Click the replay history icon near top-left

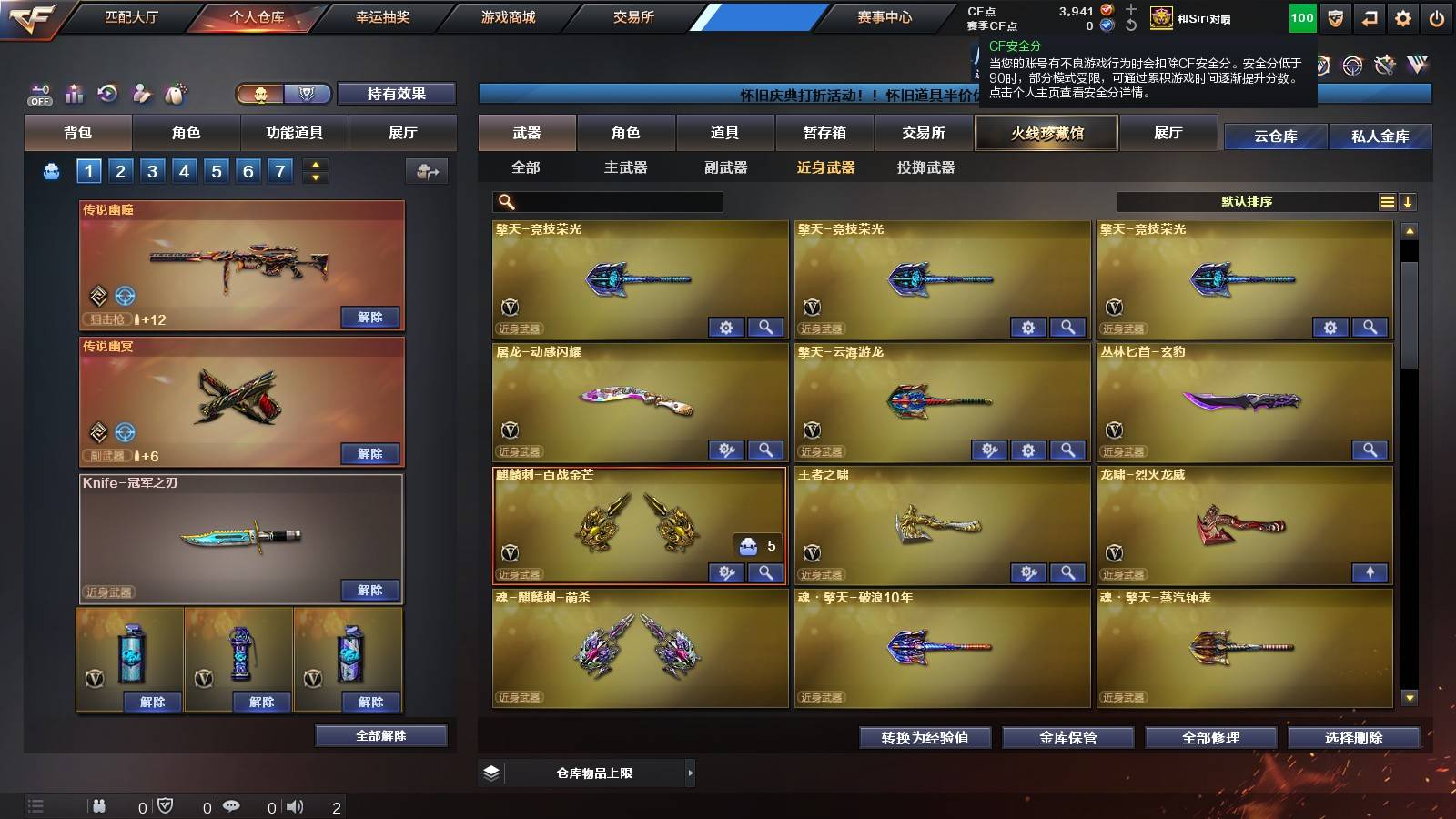pos(108,94)
